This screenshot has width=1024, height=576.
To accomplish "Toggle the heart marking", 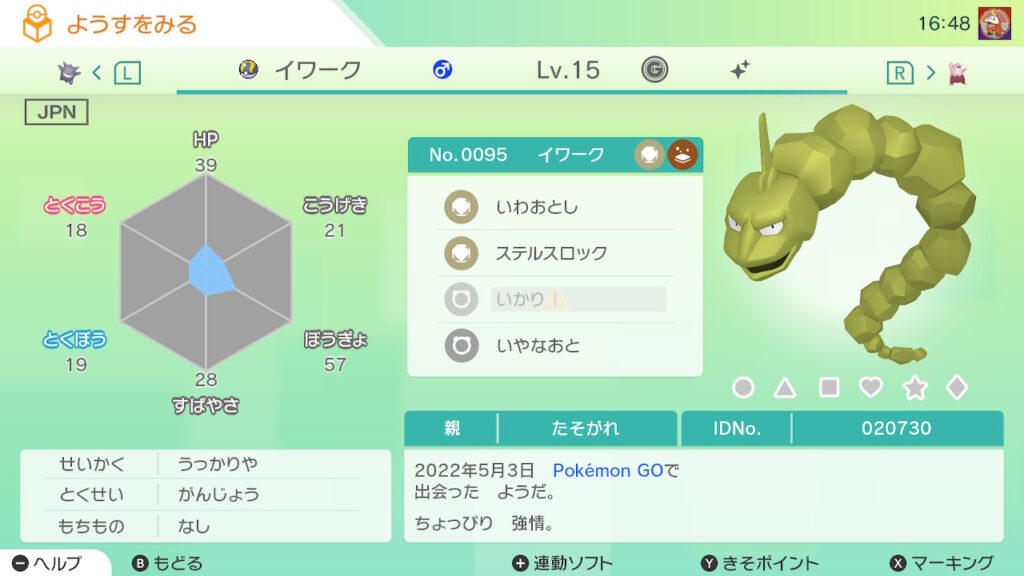I will click(871, 388).
